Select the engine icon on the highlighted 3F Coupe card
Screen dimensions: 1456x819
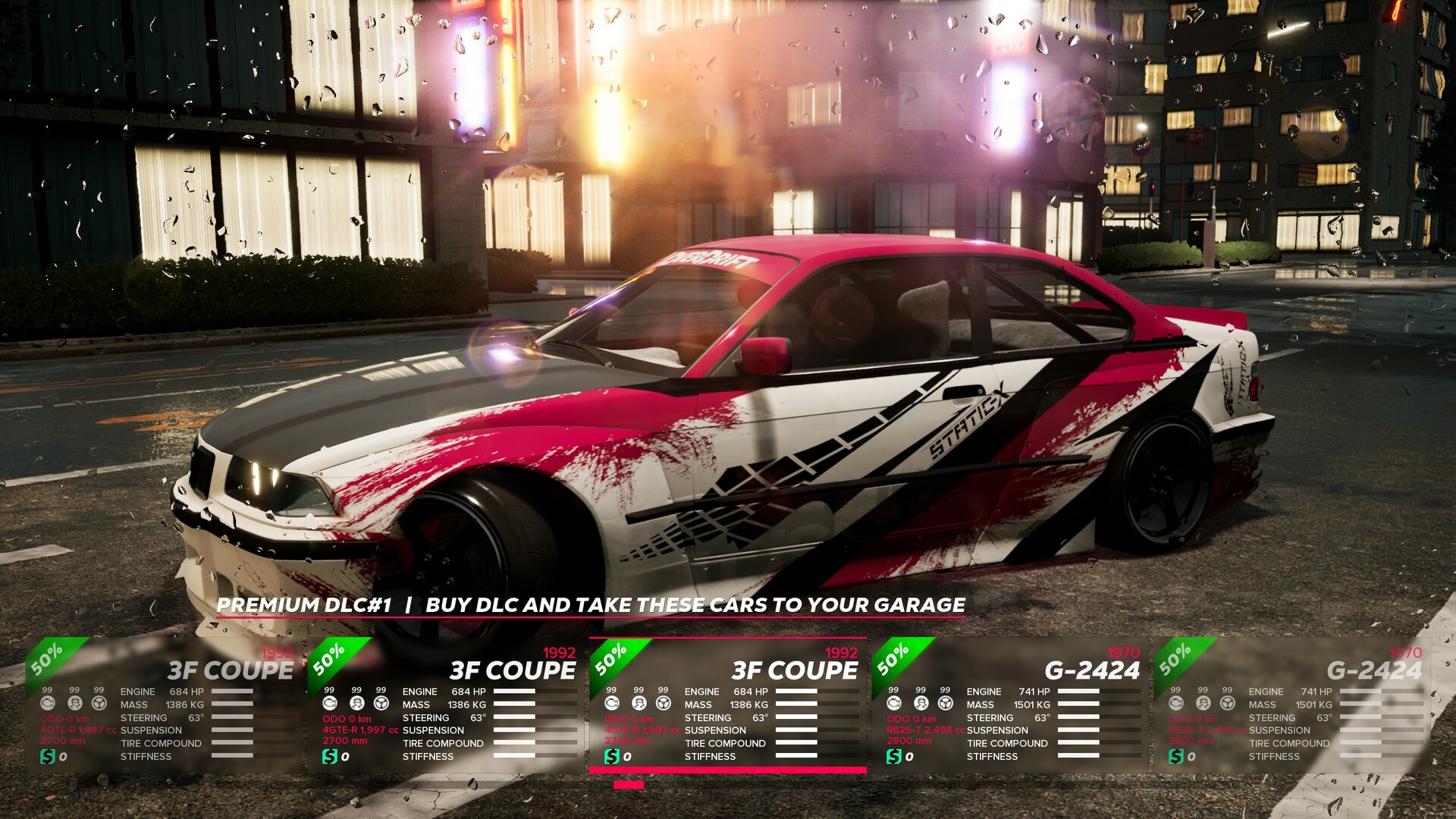pyautogui.click(x=610, y=703)
